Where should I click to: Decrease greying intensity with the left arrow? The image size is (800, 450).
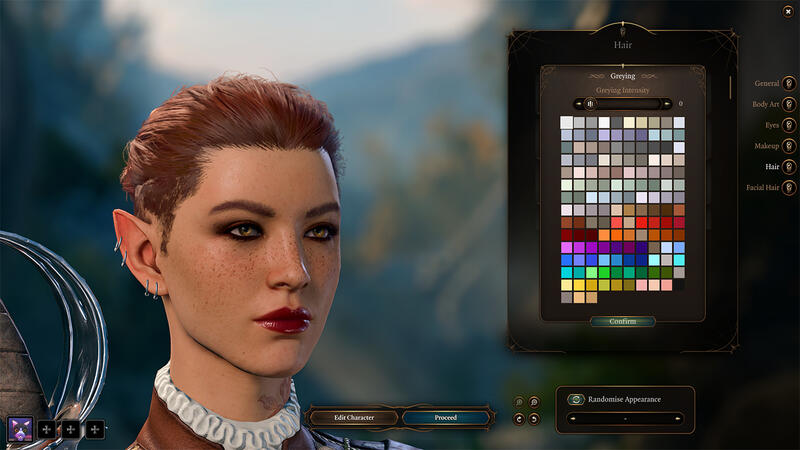click(577, 103)
